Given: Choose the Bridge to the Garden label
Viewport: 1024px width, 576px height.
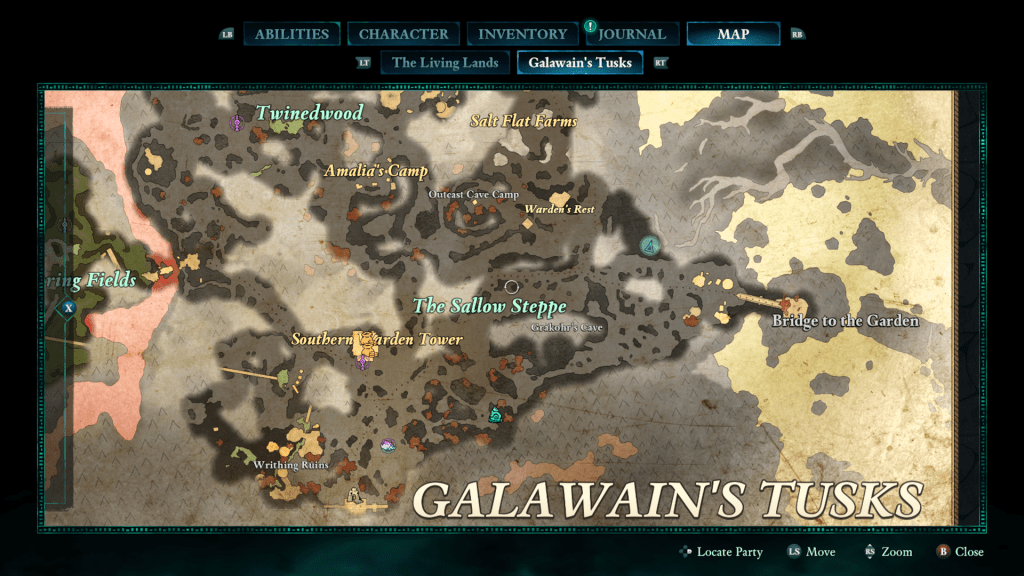Looking at the screenshot, I should click(845, 321).
